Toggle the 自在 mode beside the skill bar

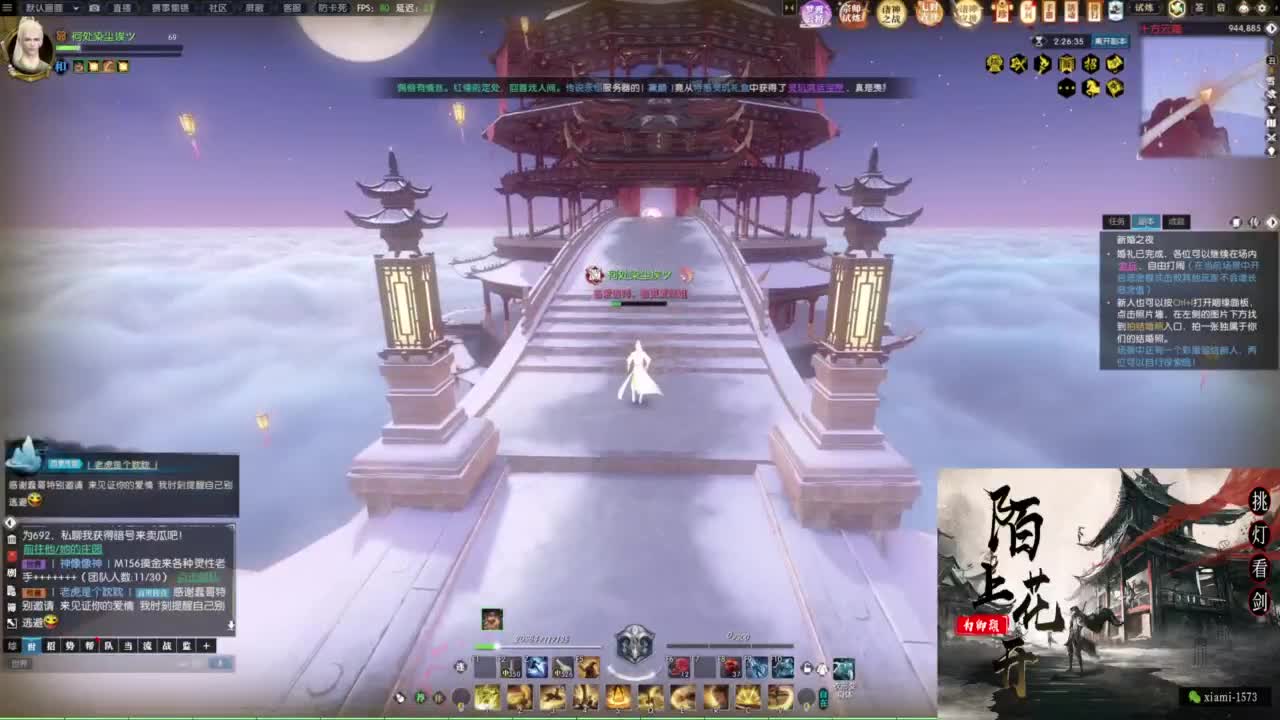coord(823,700)
